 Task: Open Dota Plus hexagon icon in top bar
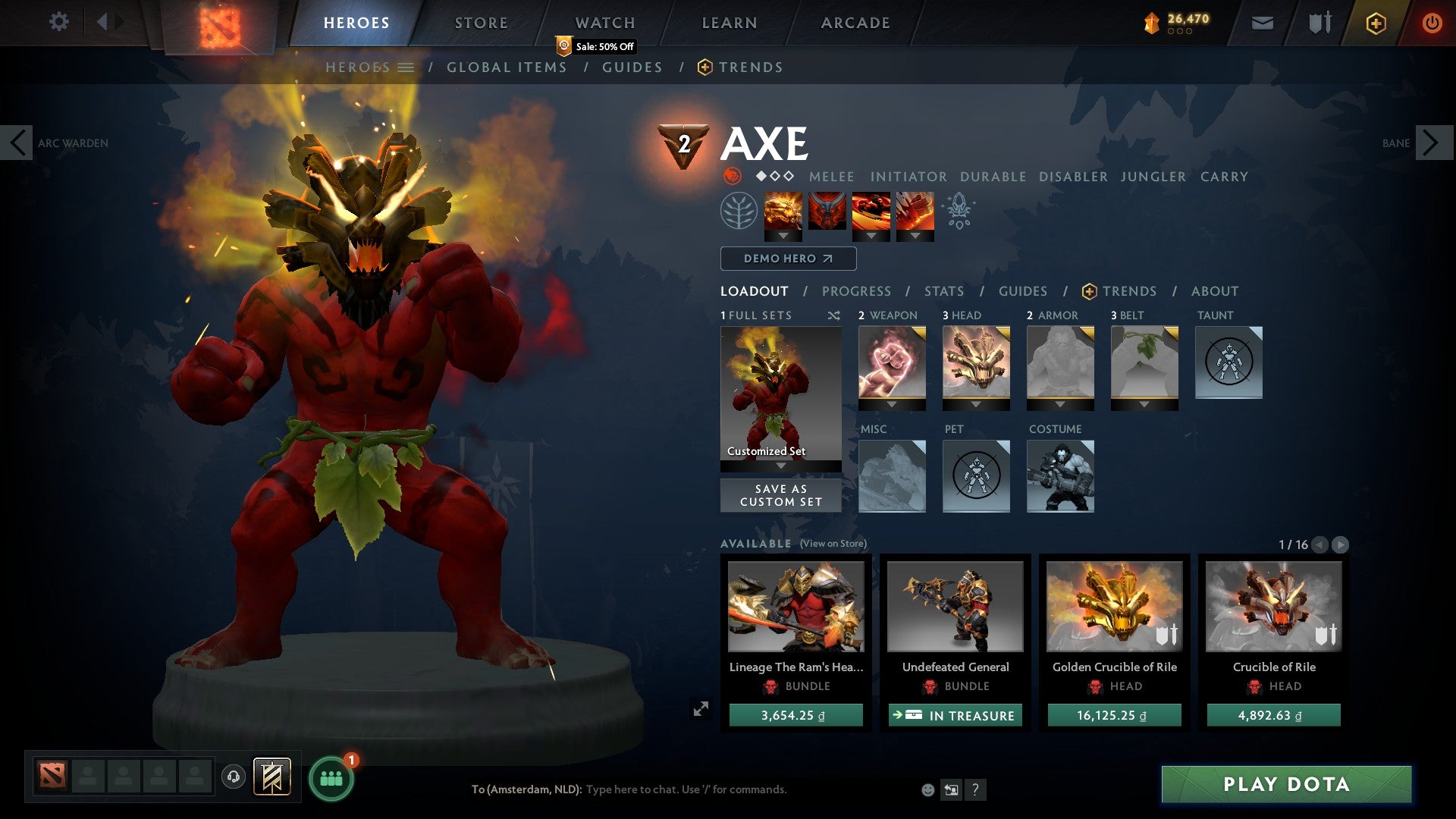[1376, 23]
